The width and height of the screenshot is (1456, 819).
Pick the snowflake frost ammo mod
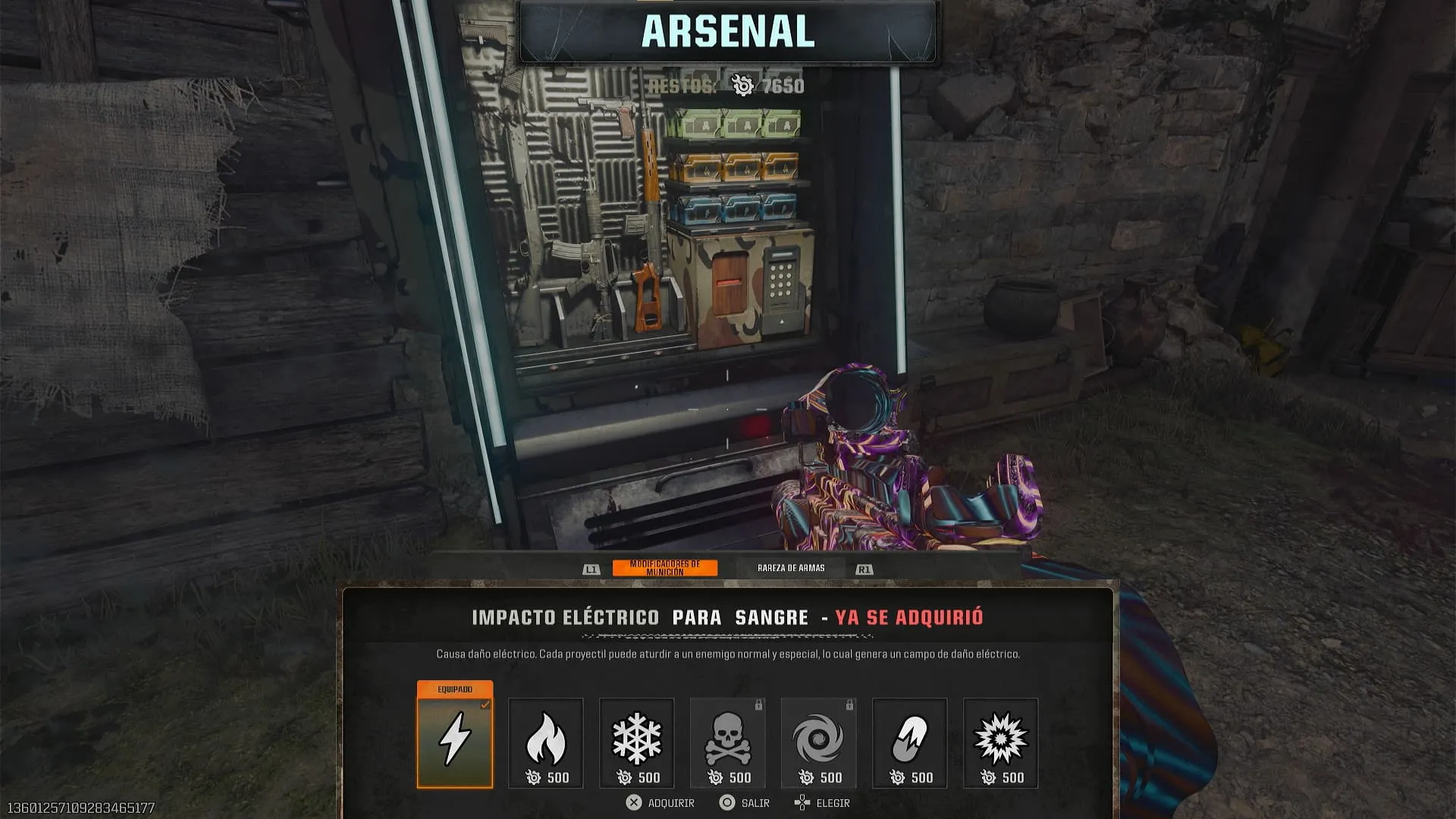click(x=637, y=742)
